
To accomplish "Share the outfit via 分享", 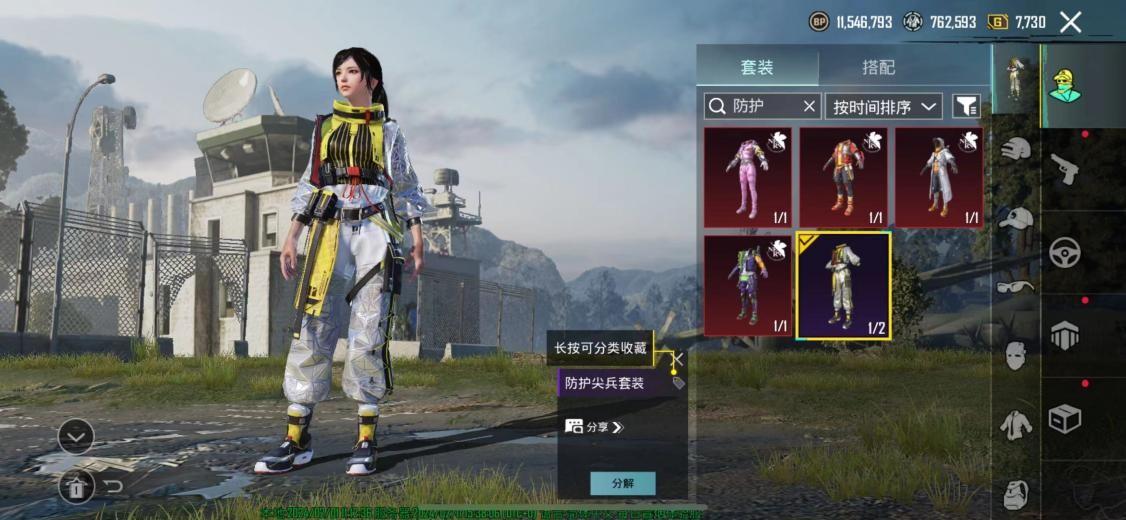I will coord(594,427).
